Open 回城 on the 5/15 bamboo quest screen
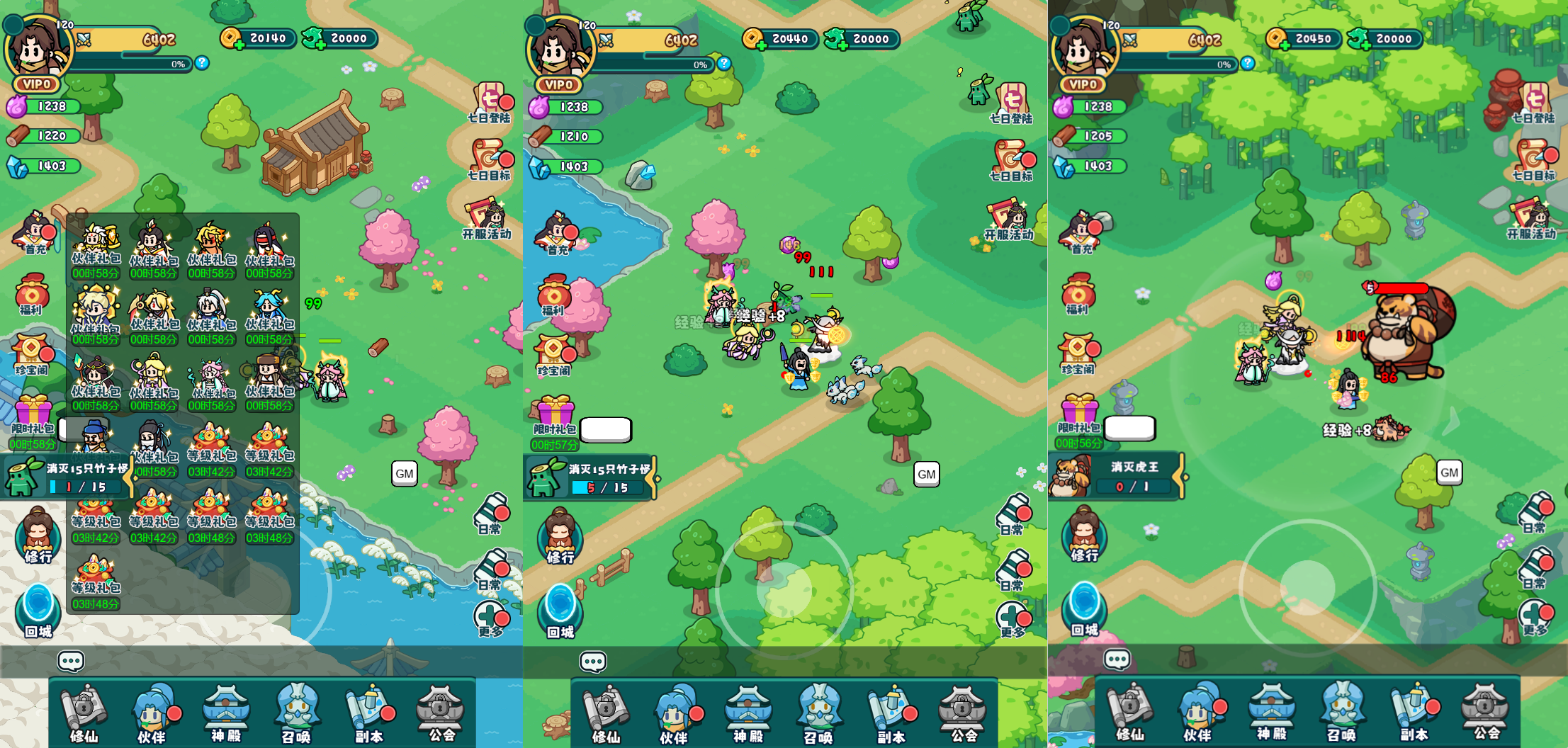Image resolution: width=1568 pixels, height=748 pixels. 560,611
